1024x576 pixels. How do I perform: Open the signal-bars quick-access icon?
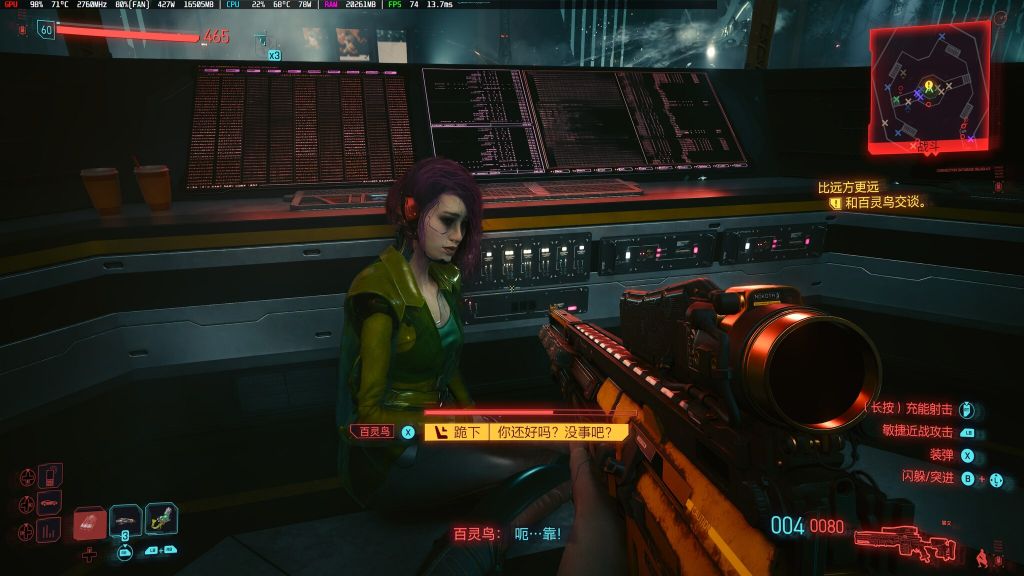click(x=48, y=529)
